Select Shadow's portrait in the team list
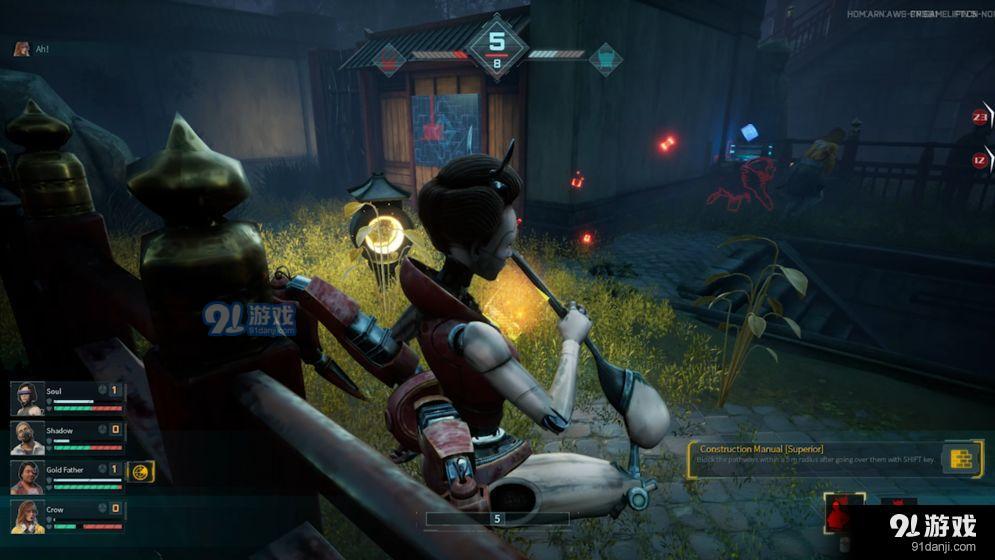Viewport: 995px width, 560px height. [27, 437]
